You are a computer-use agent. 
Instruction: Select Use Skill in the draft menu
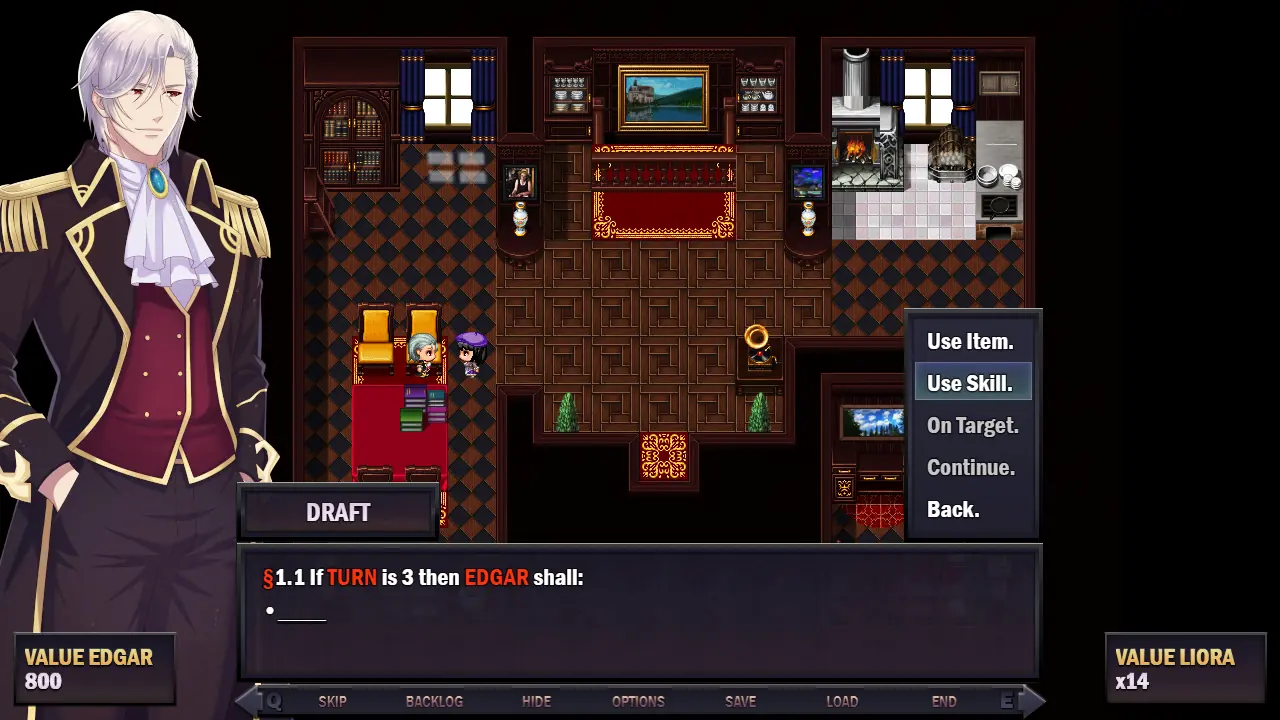tap(970, 384)
